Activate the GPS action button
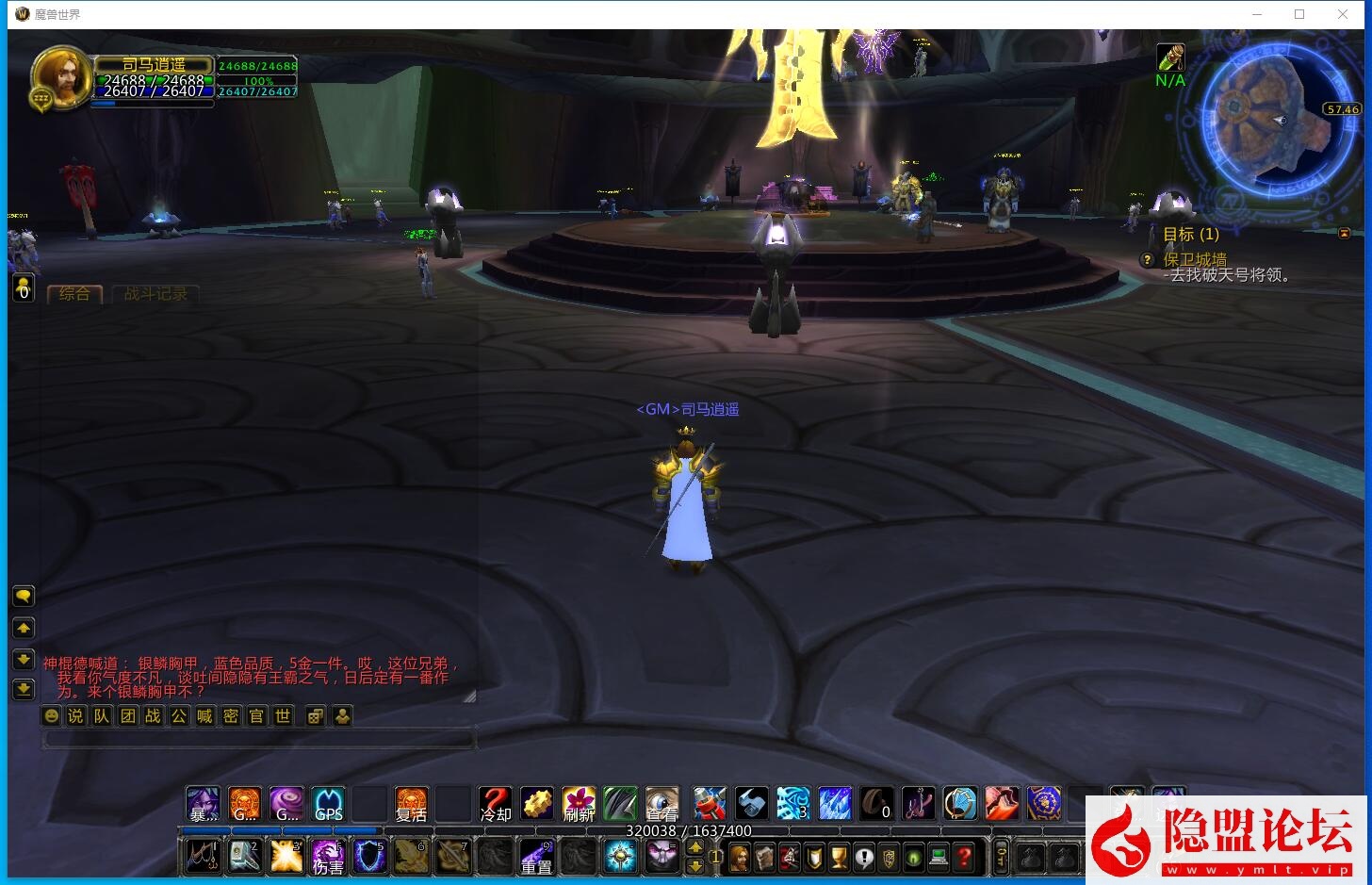The width and height of the screenshot is (1372, 885). click(328, 804)
